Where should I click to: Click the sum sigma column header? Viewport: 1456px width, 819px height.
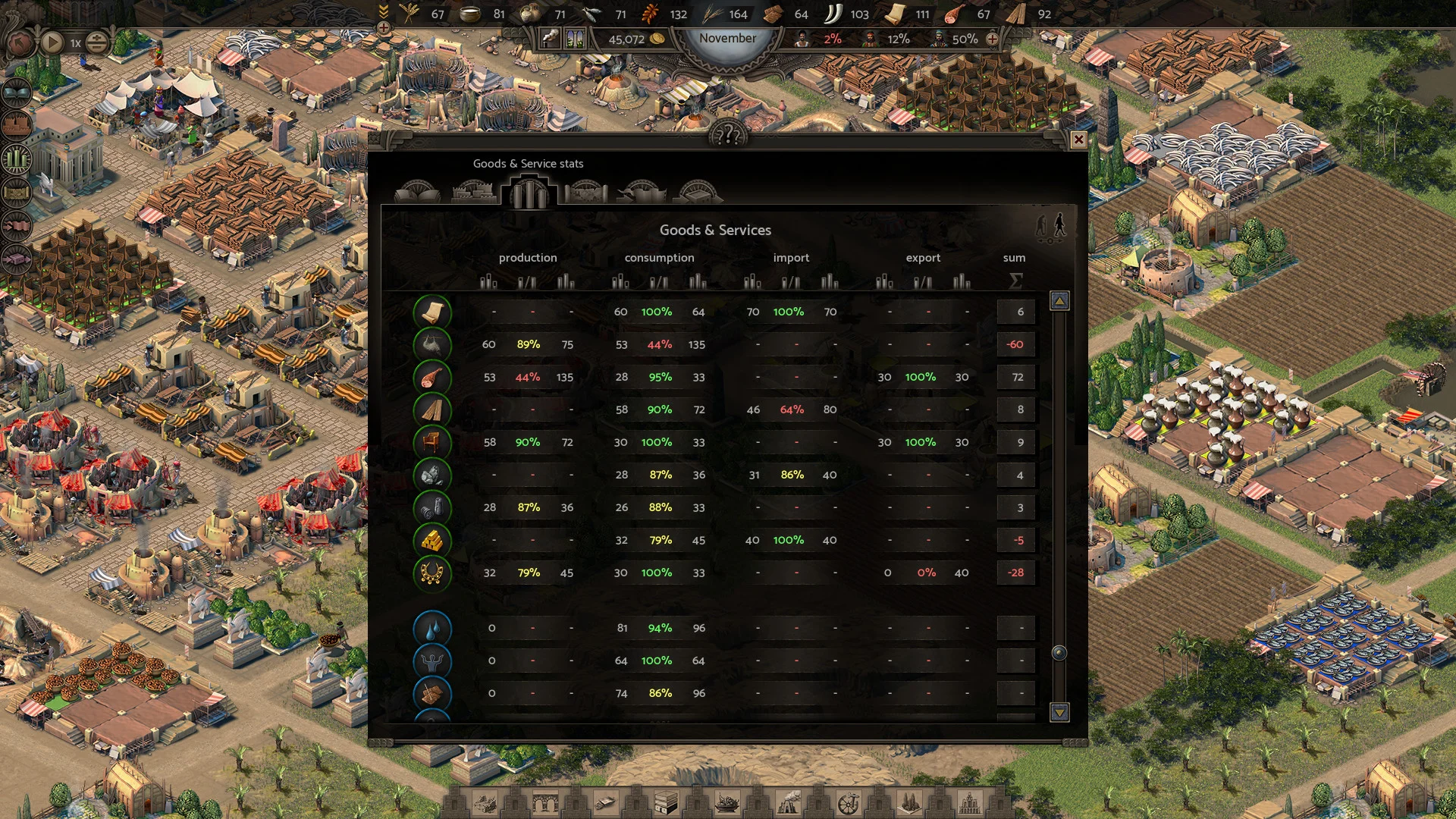1015,281
